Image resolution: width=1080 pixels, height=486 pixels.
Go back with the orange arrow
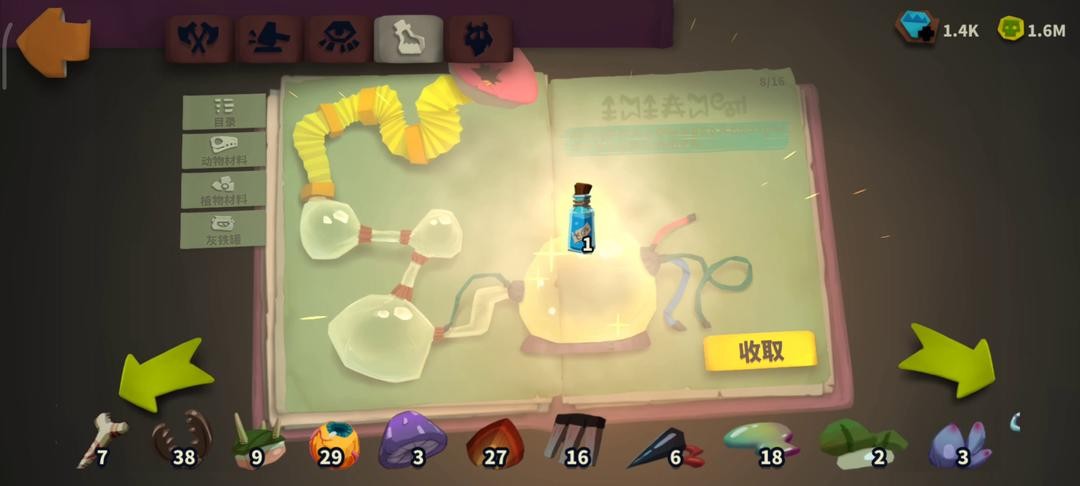(x=52, y=40)
